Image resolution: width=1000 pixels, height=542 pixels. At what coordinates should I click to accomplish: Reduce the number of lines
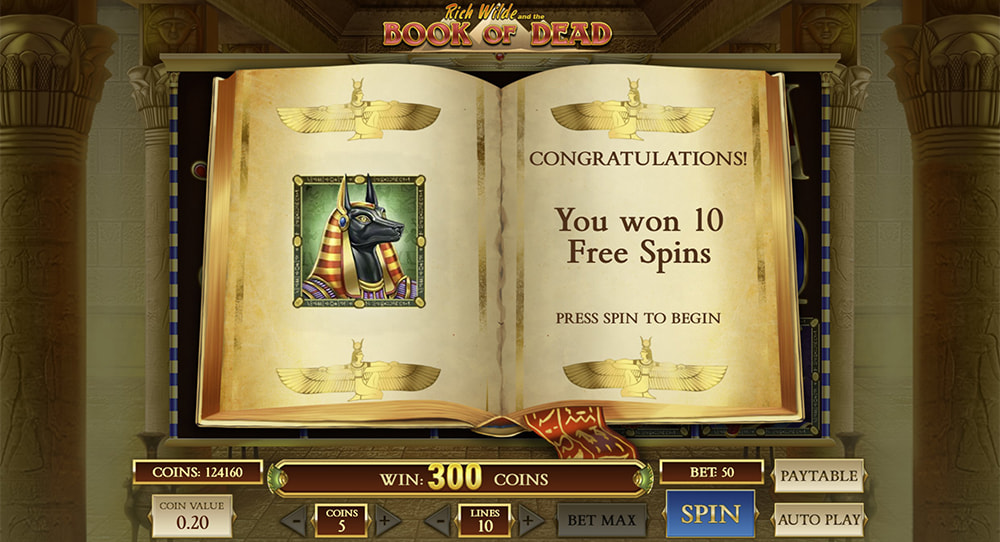(x=438, y=520)
